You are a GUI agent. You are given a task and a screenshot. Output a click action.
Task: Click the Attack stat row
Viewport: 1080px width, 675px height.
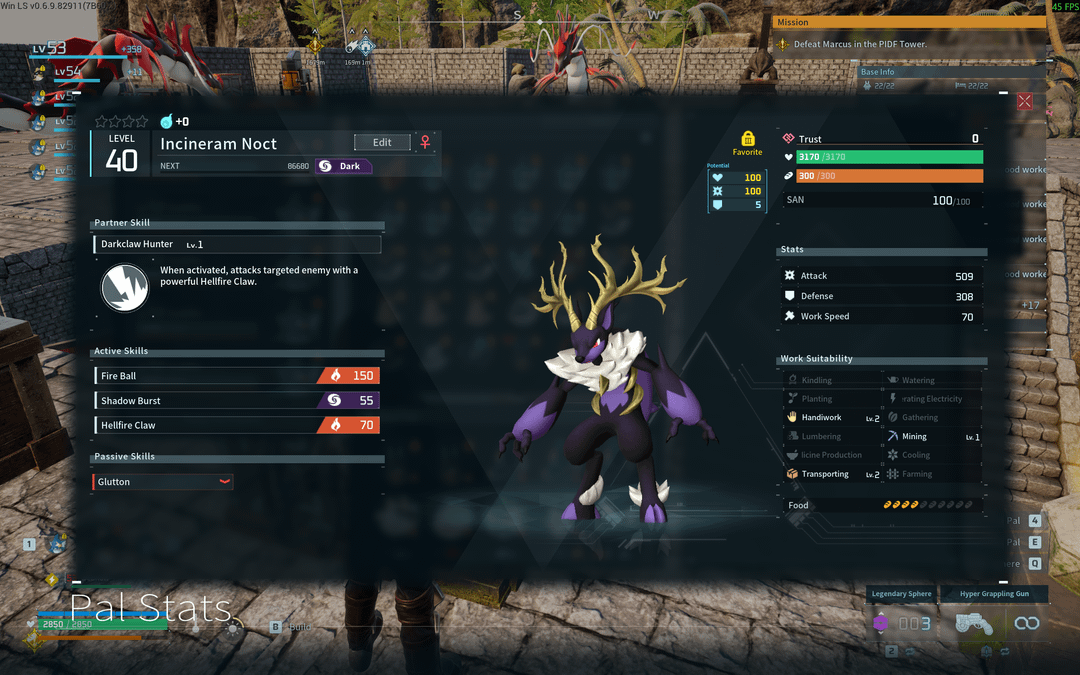click(x=880, y=276)
